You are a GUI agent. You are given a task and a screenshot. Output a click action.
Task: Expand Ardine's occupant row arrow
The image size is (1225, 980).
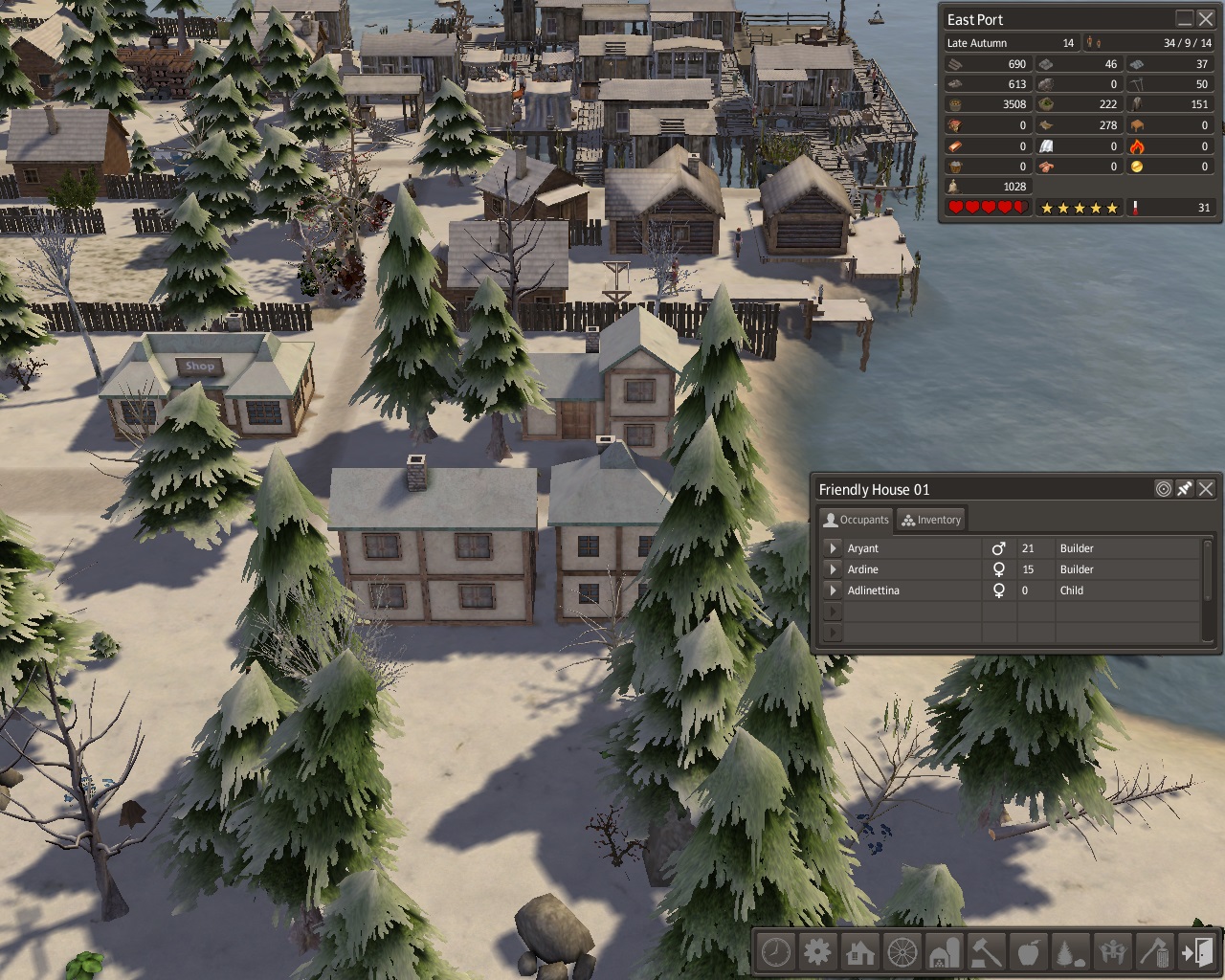tap(833, 569)
